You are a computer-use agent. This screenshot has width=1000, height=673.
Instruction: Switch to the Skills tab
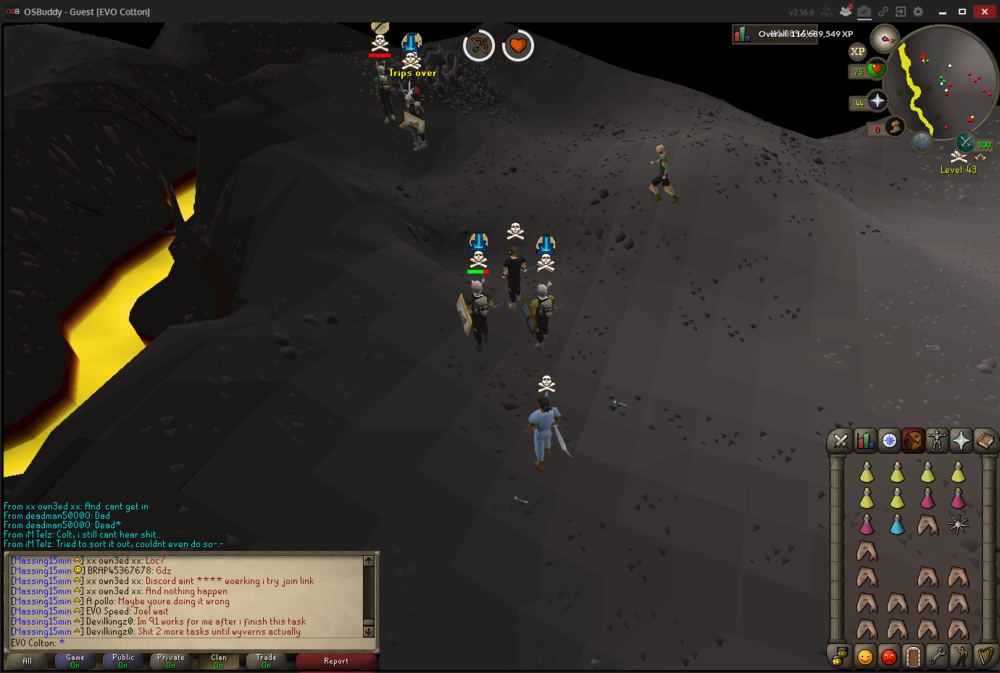click(x=865, y=440)
